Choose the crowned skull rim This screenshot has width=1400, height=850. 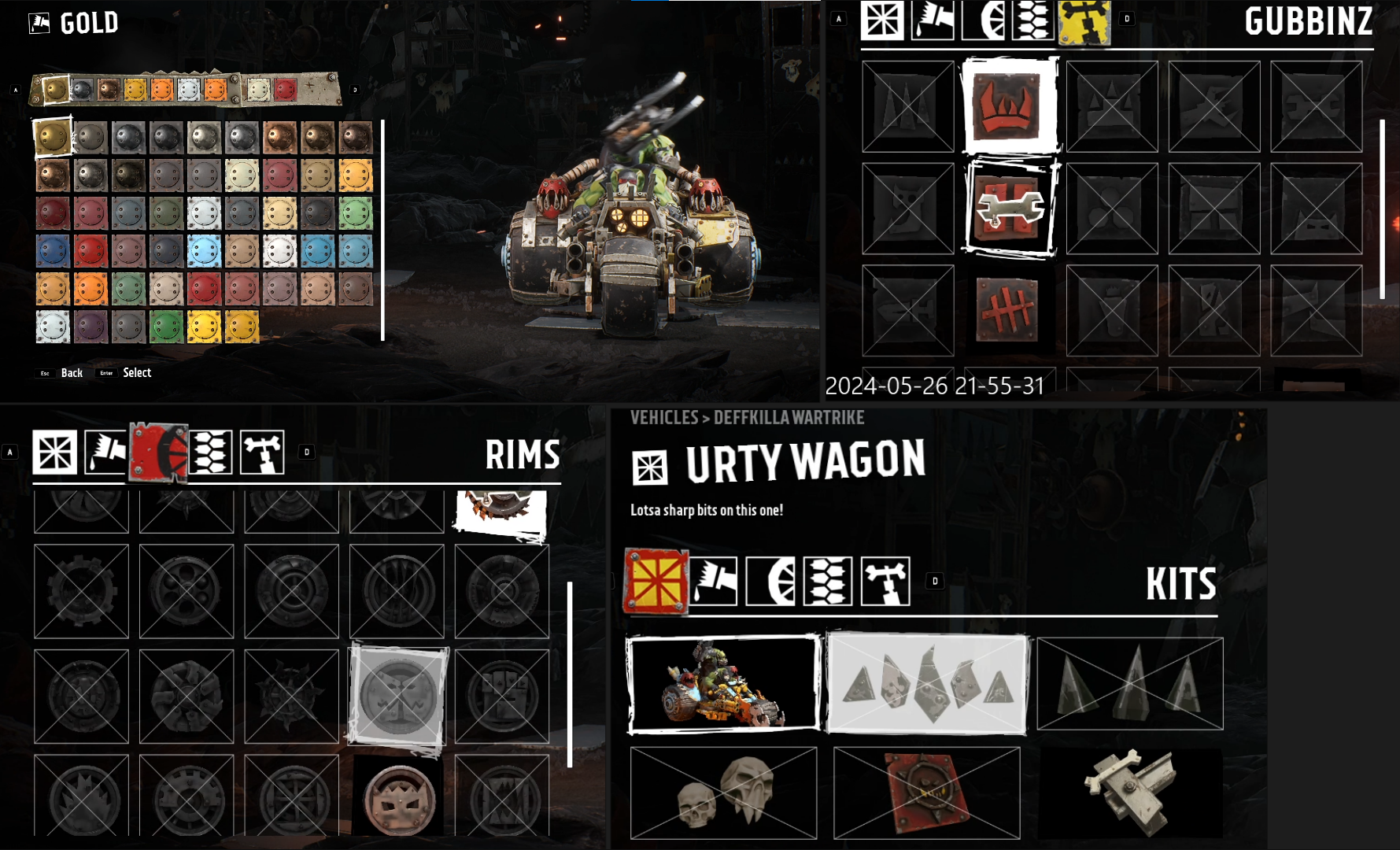(x=397, y=796)
